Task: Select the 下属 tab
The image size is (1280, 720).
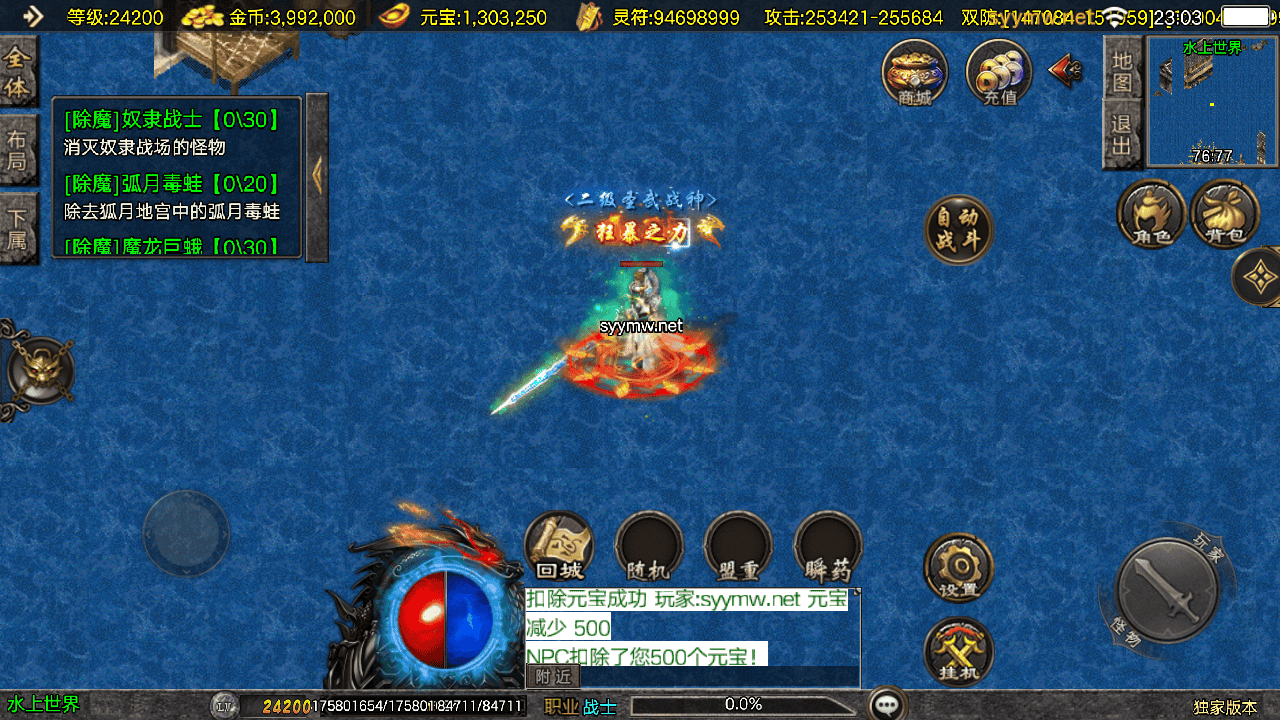Action: pyautogui.click(x=17, y=227)
